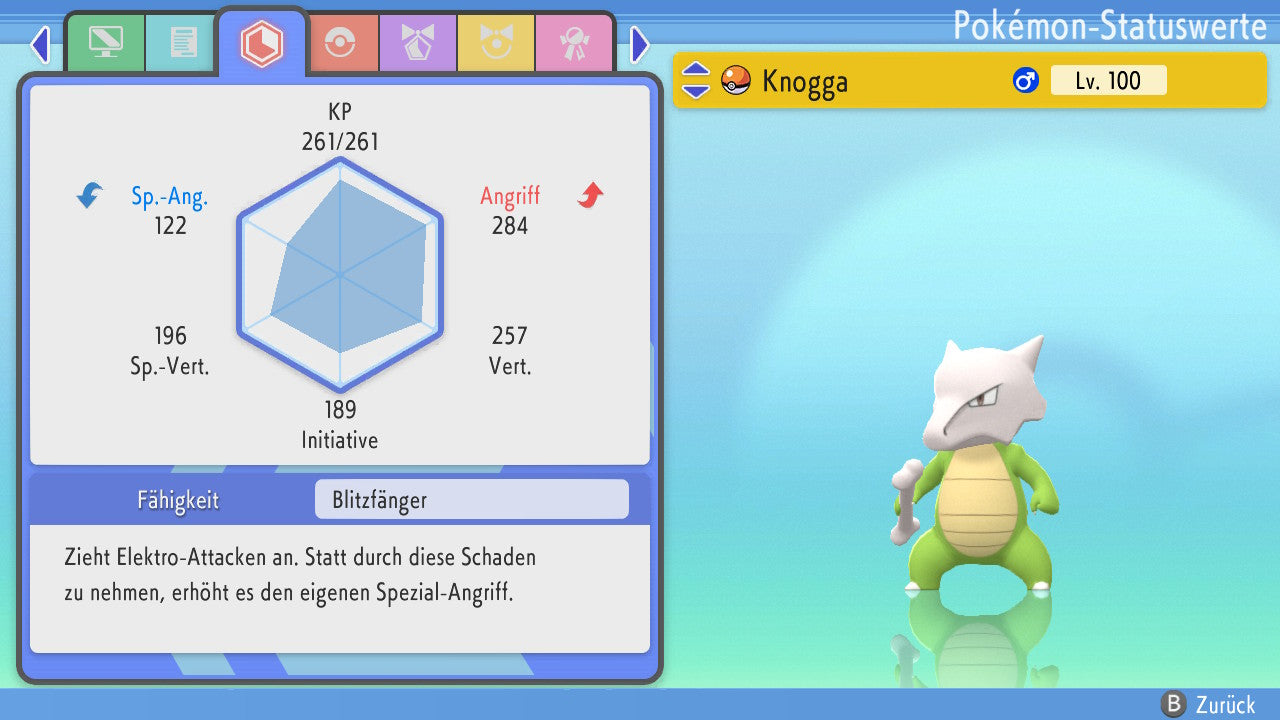Open the red Poké Ball moves tab
Screen dimensions: 1280x720
point(341,43)
